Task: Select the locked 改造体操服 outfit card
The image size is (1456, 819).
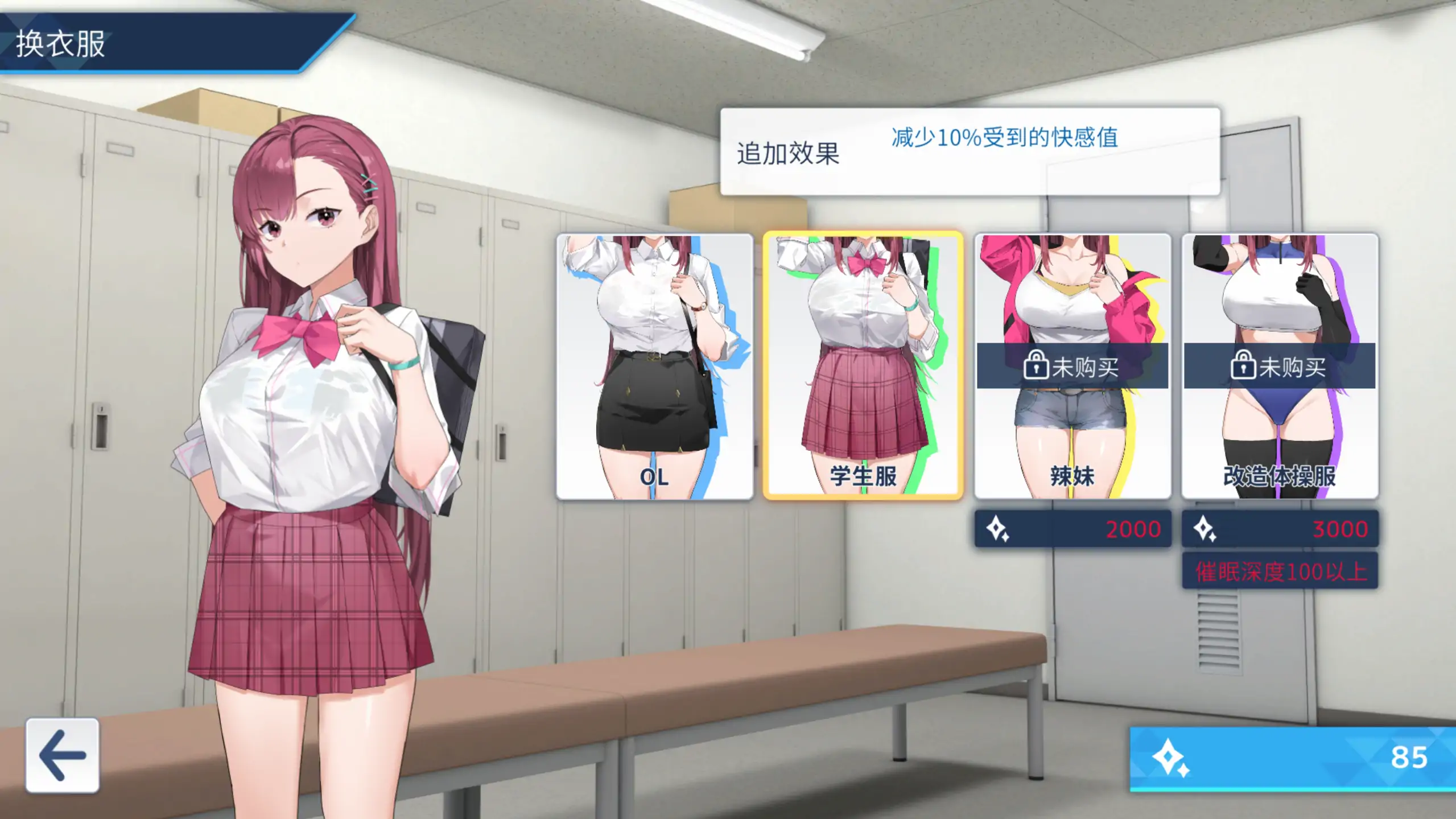Action: tap(1280, 367)
